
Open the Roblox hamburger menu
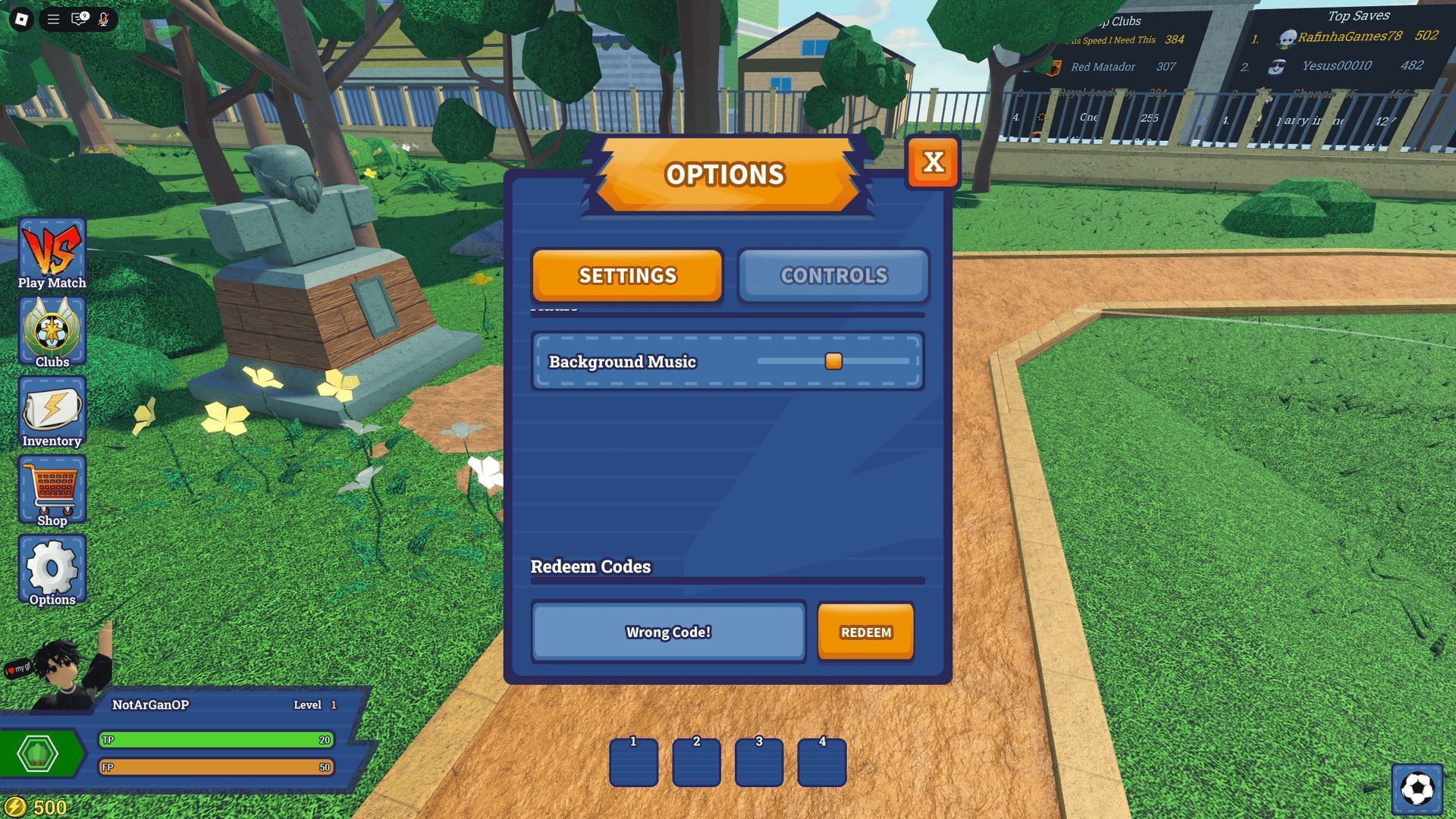coord(52,19)
